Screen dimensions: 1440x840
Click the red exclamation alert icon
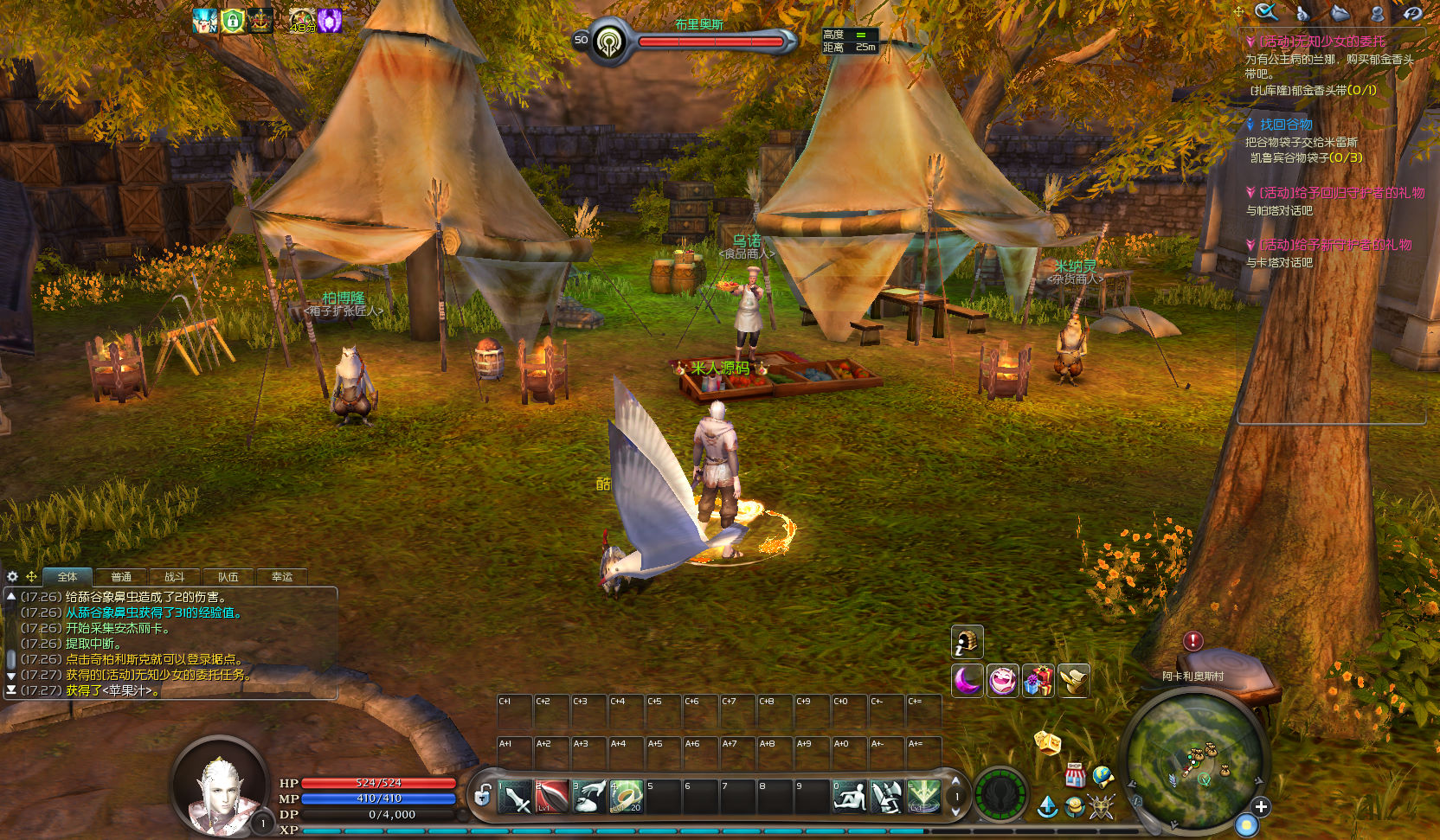[x=1192, y=641]
